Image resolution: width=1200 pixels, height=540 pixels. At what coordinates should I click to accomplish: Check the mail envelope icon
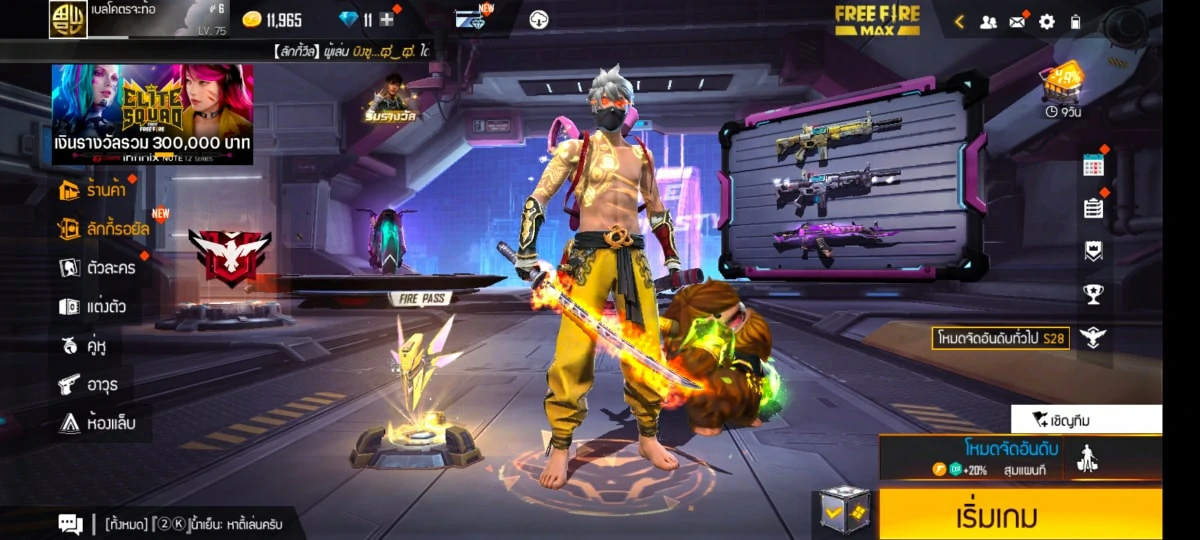tap(1017, 21)
